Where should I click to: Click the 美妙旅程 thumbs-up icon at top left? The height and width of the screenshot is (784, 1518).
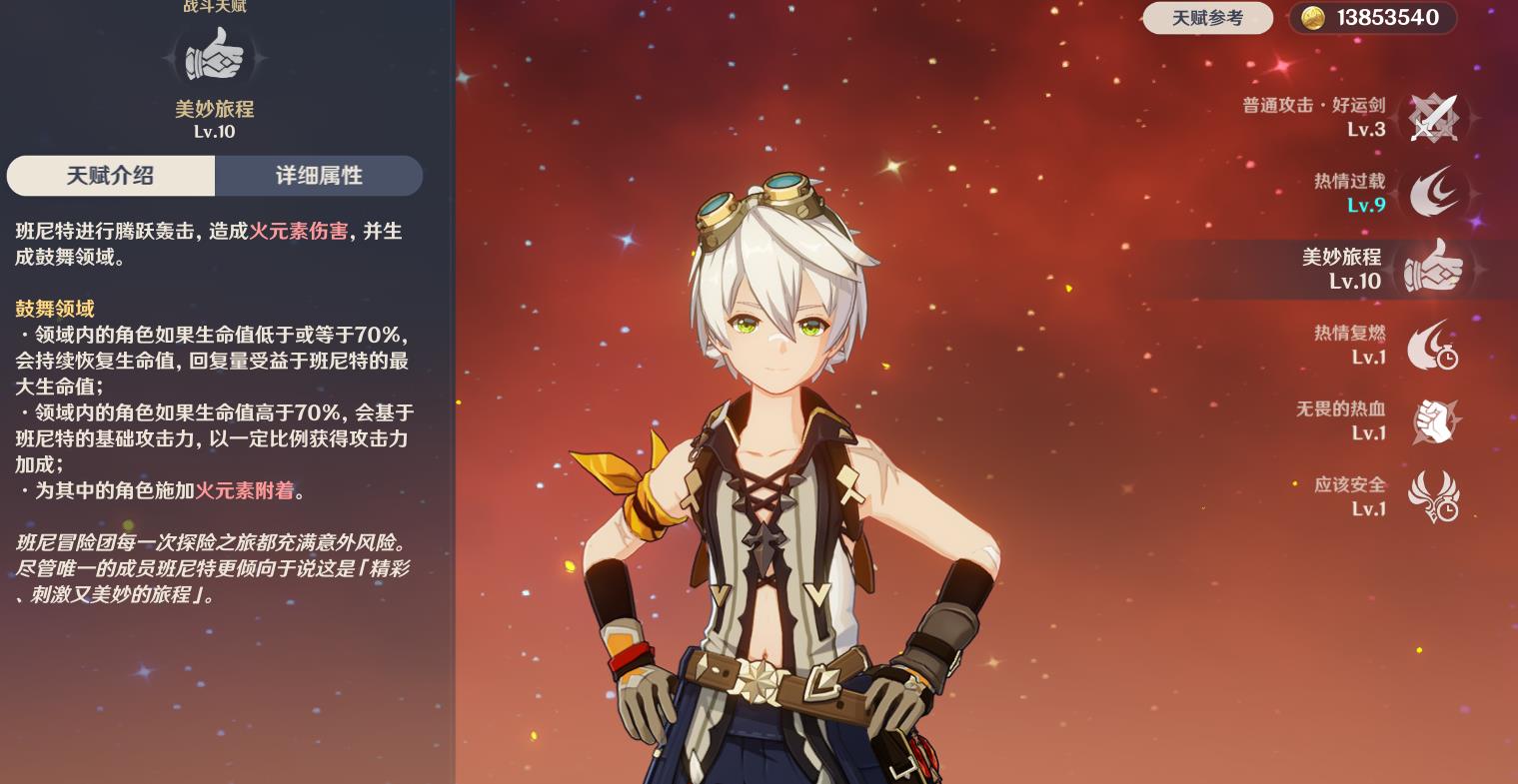pyautogui.click(x=214, y=55)
